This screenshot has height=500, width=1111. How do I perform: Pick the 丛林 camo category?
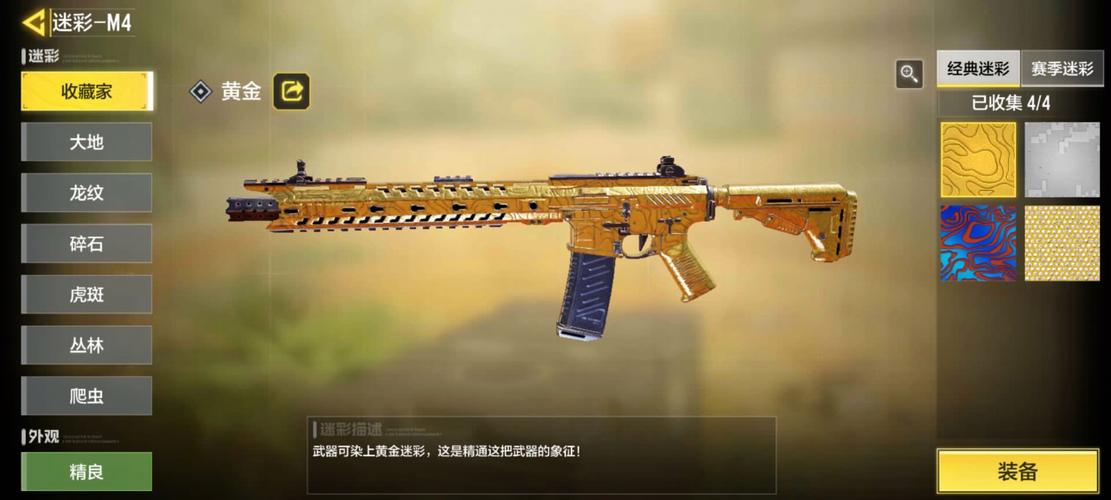(87, 345)
